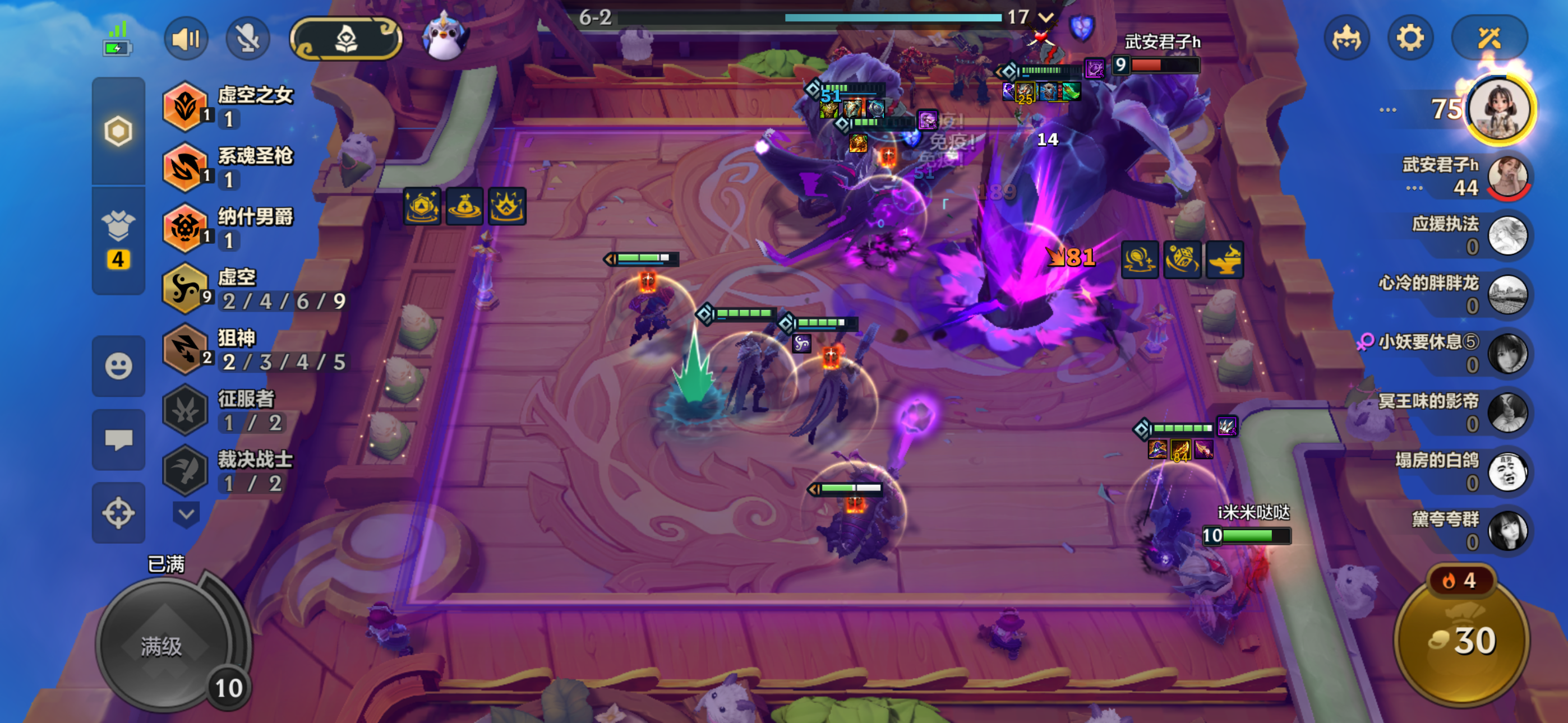Expand the trait list down arrow
The height and width of the screenshot is (723, 1568).
pyautogui.click(x=186, y=515)
